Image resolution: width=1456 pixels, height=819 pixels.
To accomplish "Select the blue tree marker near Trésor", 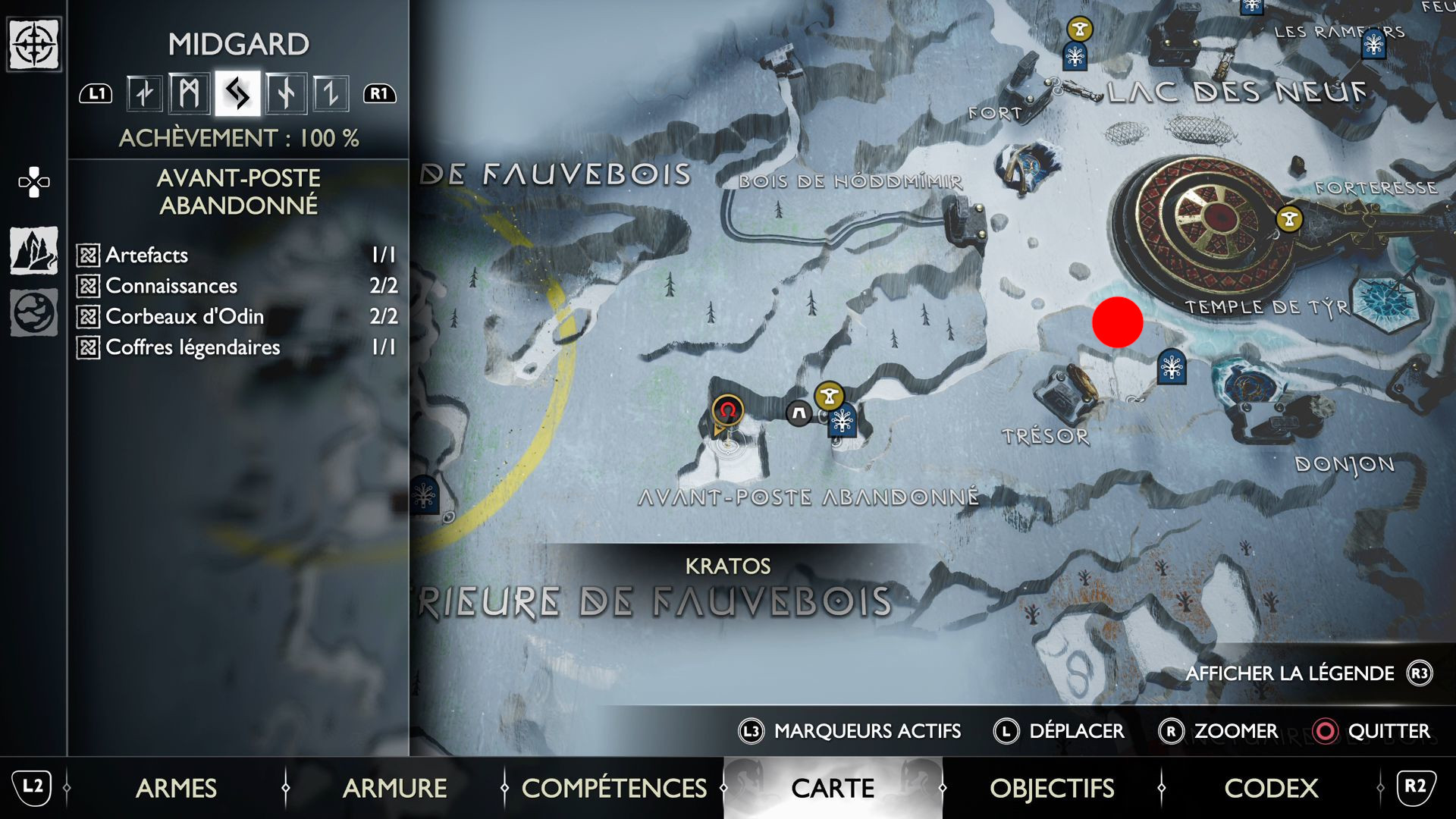I will point(1172,367).
